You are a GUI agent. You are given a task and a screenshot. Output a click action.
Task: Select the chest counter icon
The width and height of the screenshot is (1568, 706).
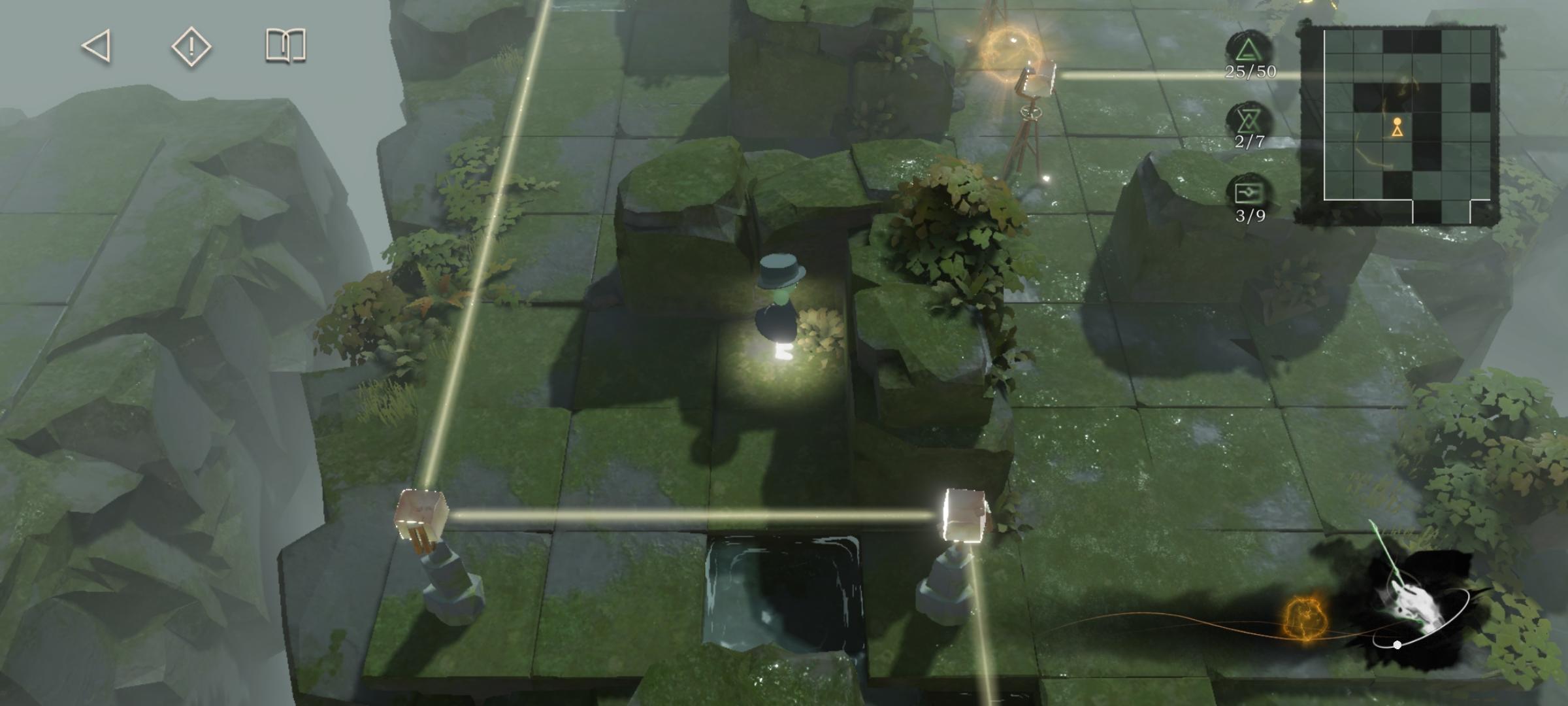click(1249, 192)
